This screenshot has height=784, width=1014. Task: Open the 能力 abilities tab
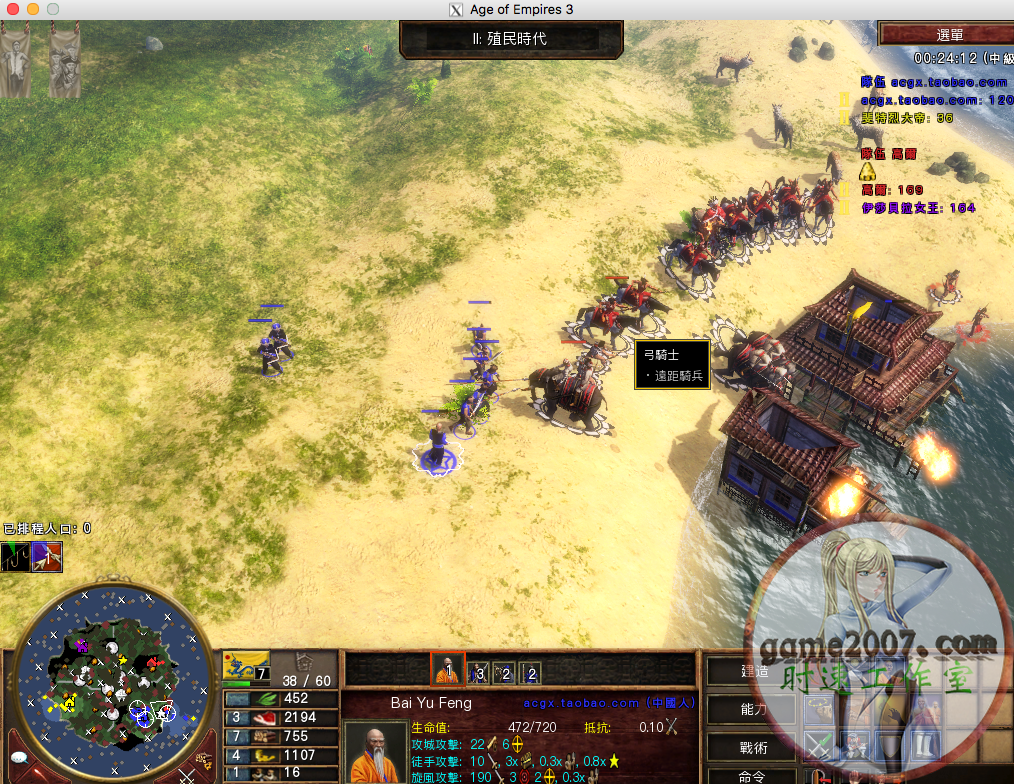753,709
